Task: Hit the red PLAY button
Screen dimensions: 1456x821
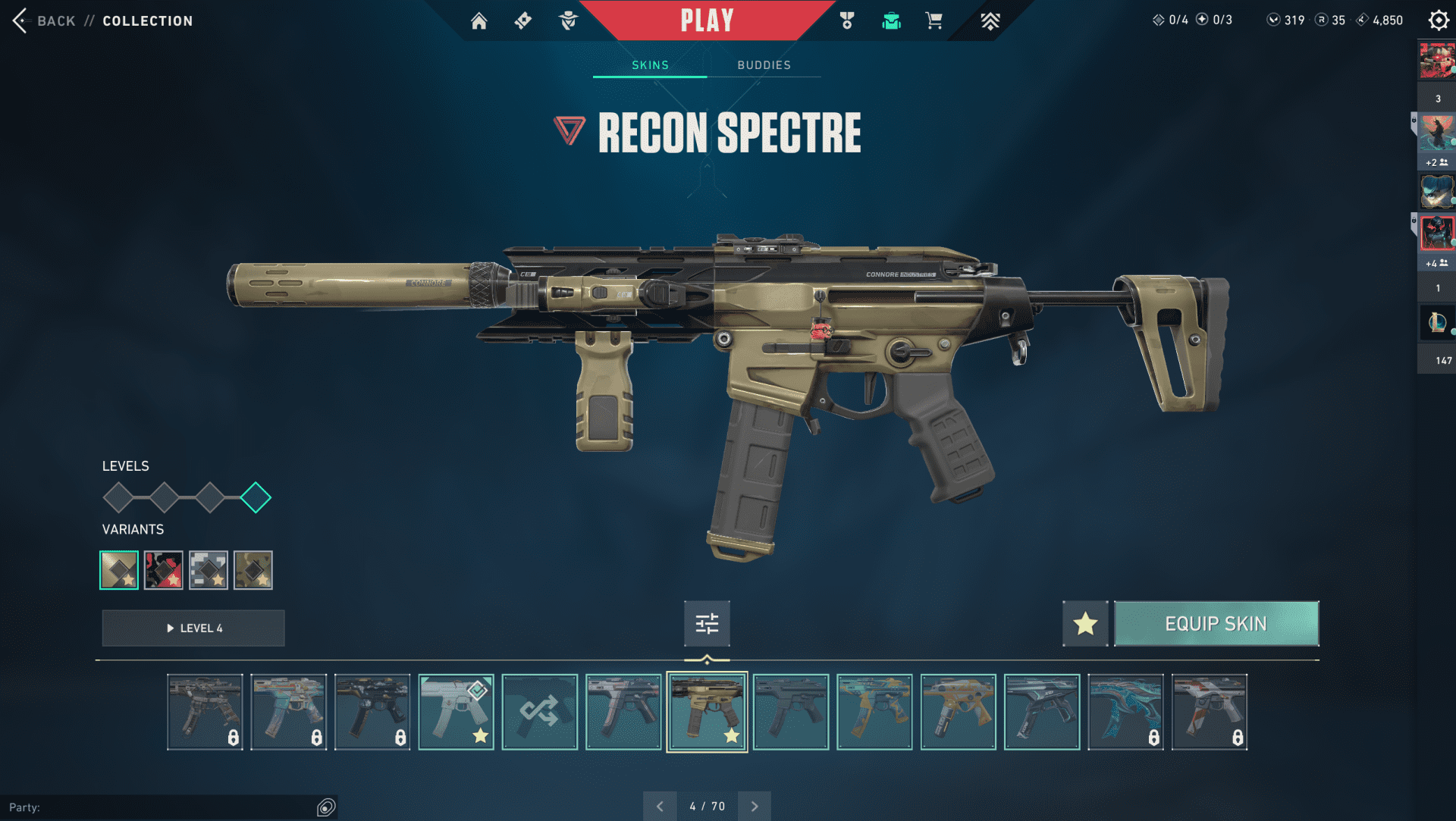Action: 707,20
